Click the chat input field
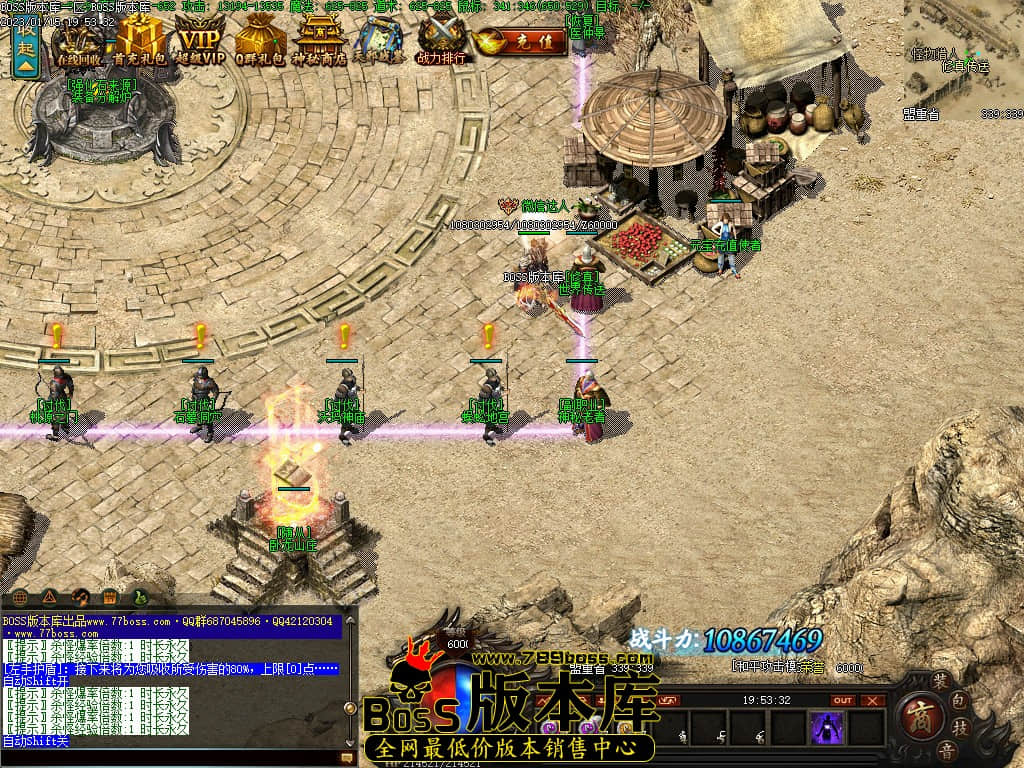1024x768 pixels. 170,758
